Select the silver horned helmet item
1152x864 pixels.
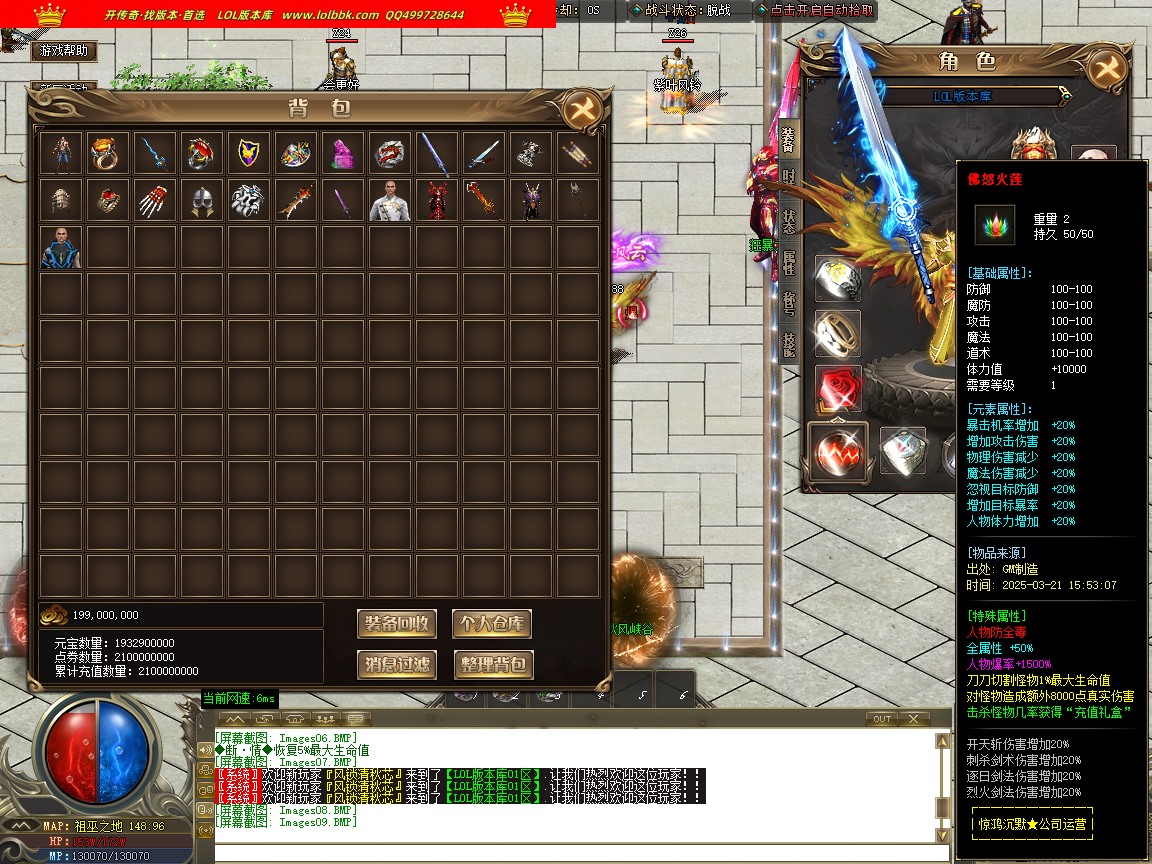tap(201, 201)
